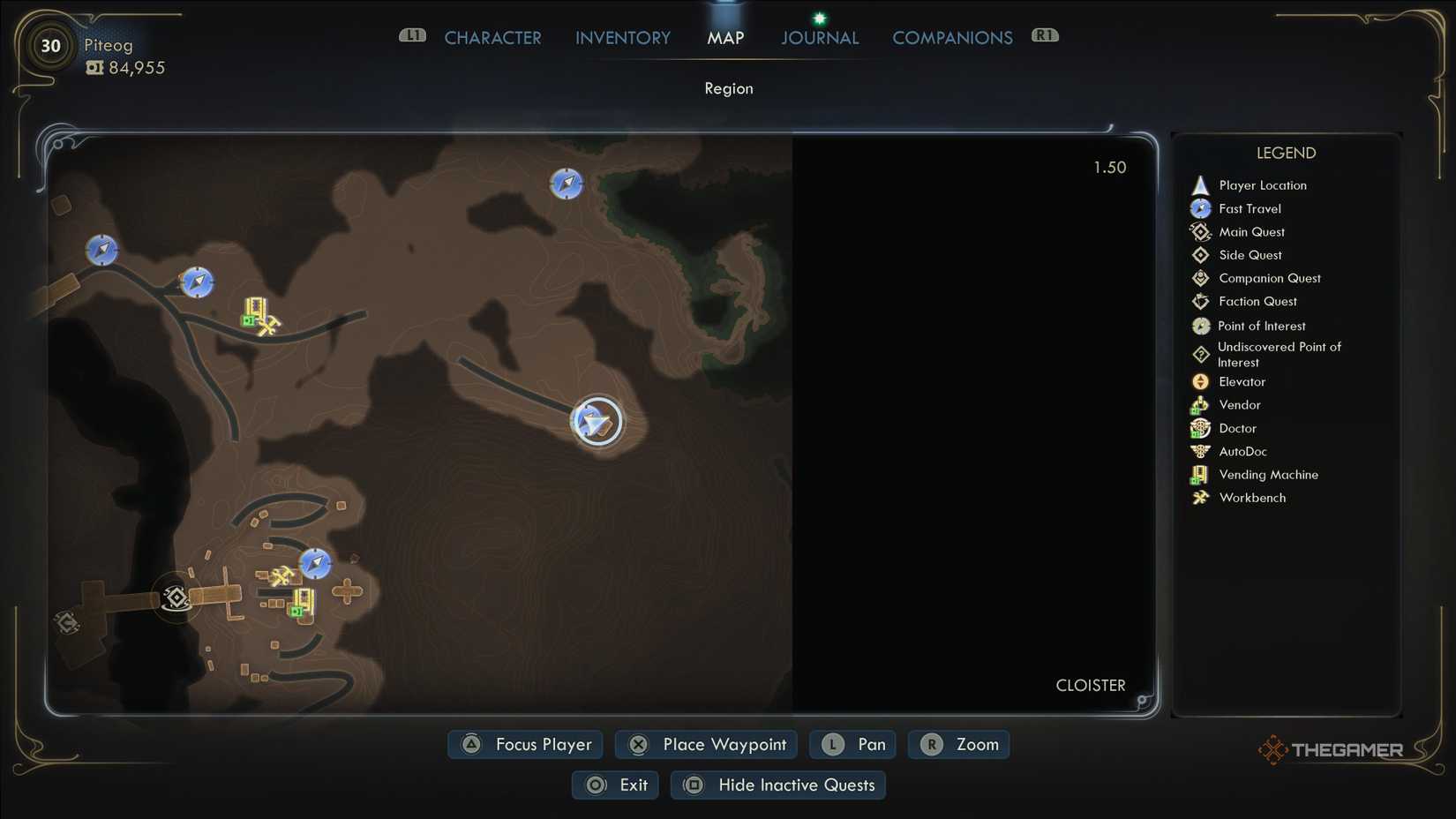
Task: Select the player location marker on the map
Action: click(597, 421)
